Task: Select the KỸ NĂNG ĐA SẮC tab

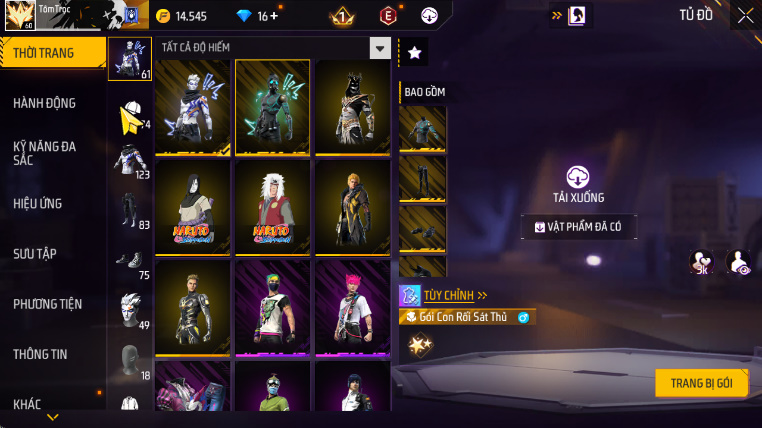Action: point(45,153)
